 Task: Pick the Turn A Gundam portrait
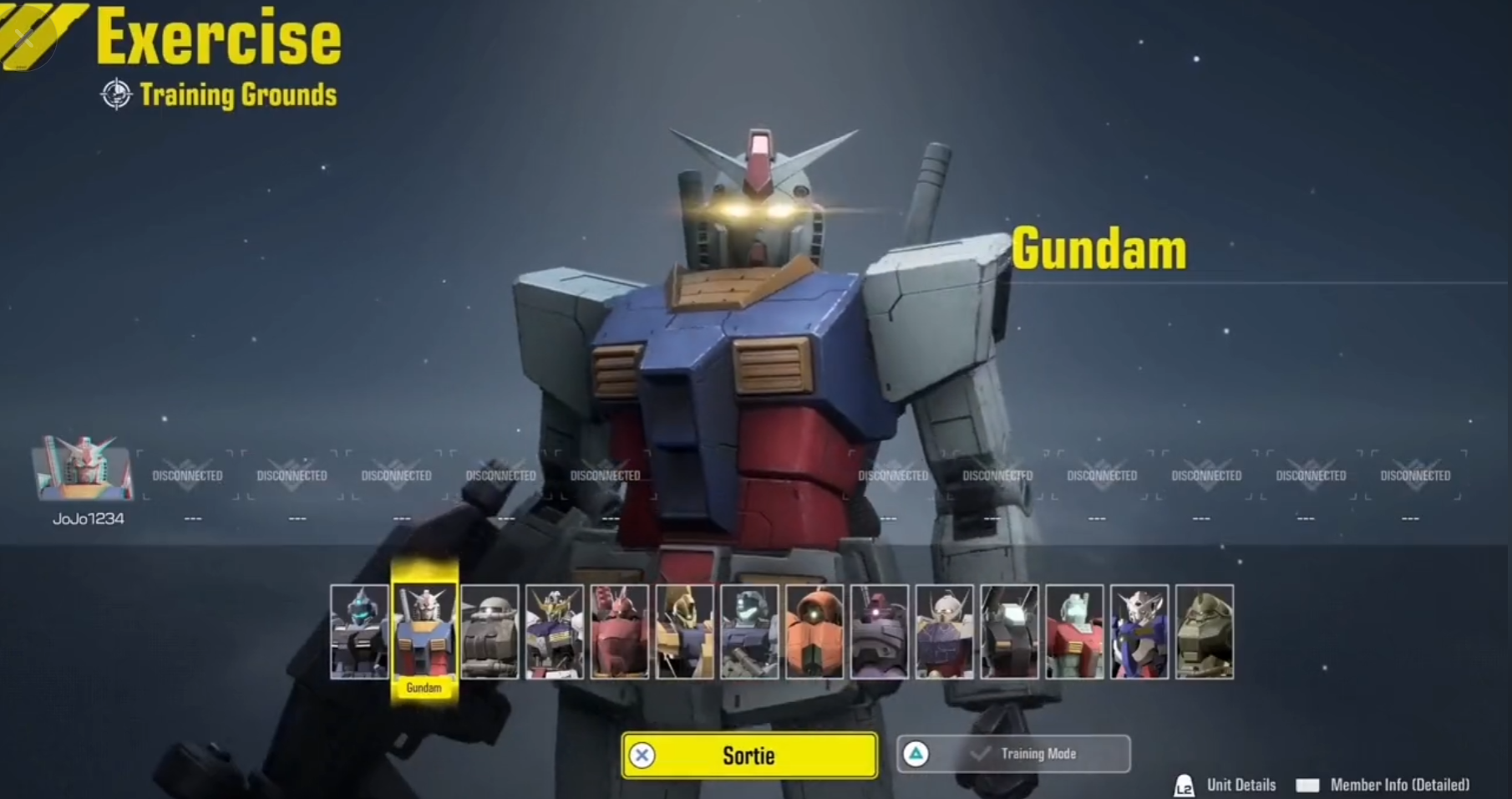(945, 631)
